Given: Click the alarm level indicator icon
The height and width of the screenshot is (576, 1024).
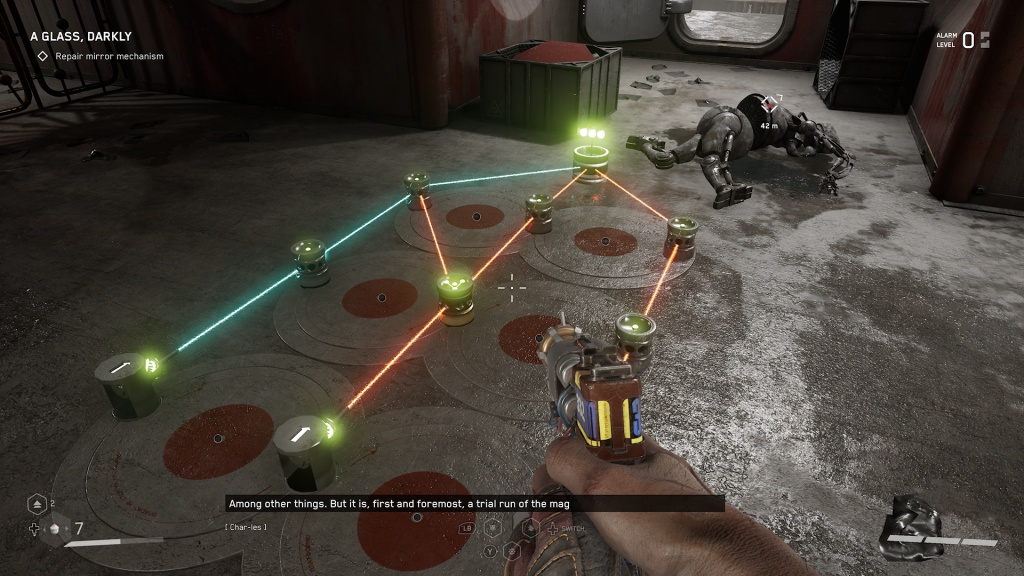Looking at the screenshot, I should point(985,40).
